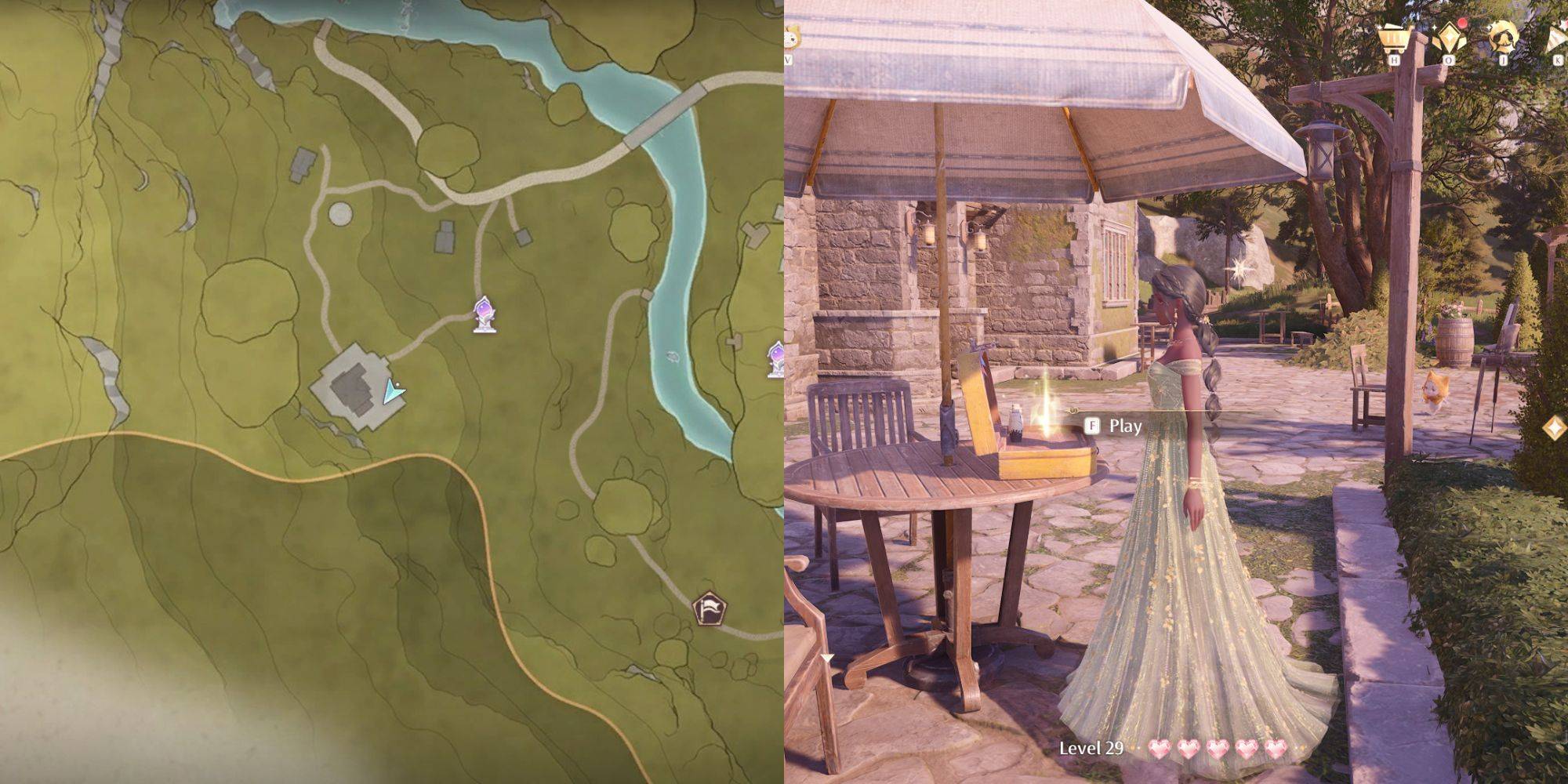Click the flag pentagon map marker
1568x784 pixels.
pos(708,608)
